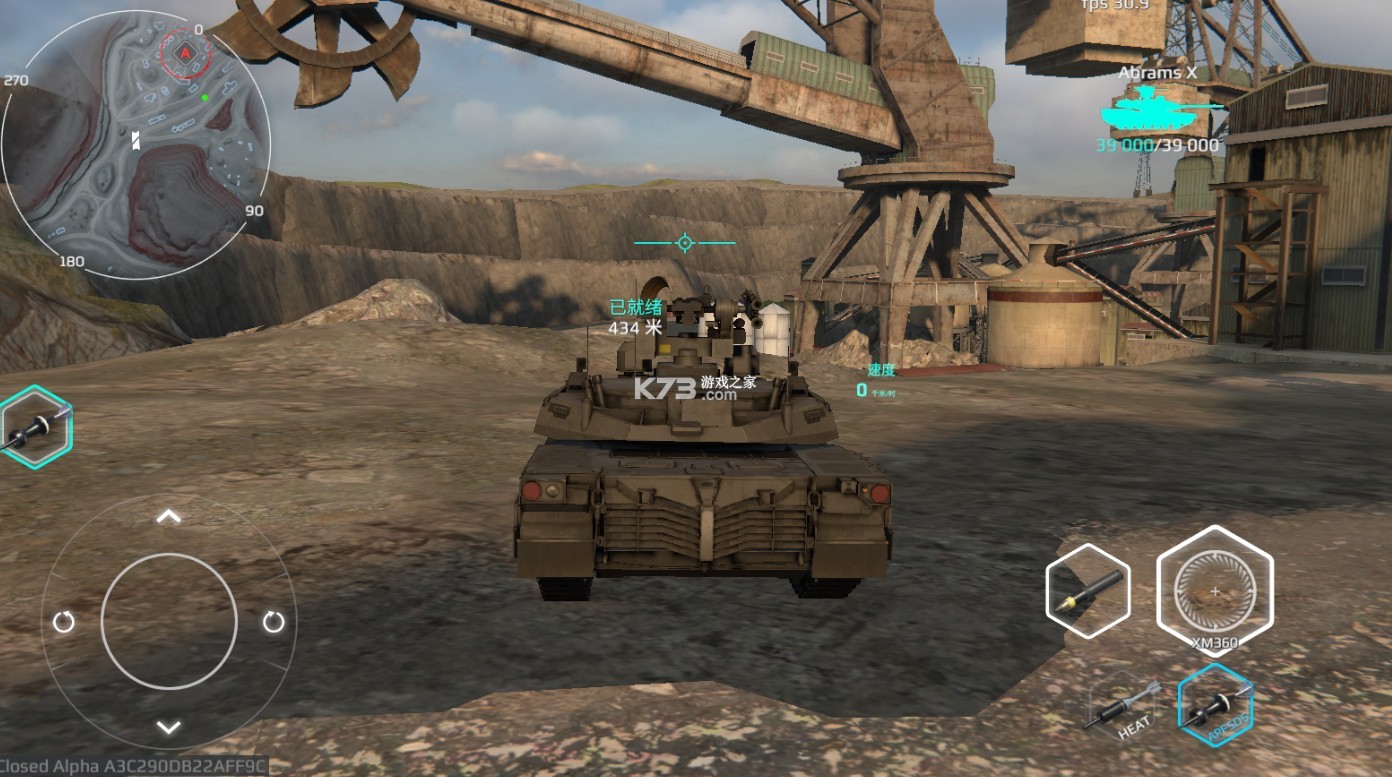Tap the shell icon on the left edge
1392x777 pixels.
click(33, 428)
